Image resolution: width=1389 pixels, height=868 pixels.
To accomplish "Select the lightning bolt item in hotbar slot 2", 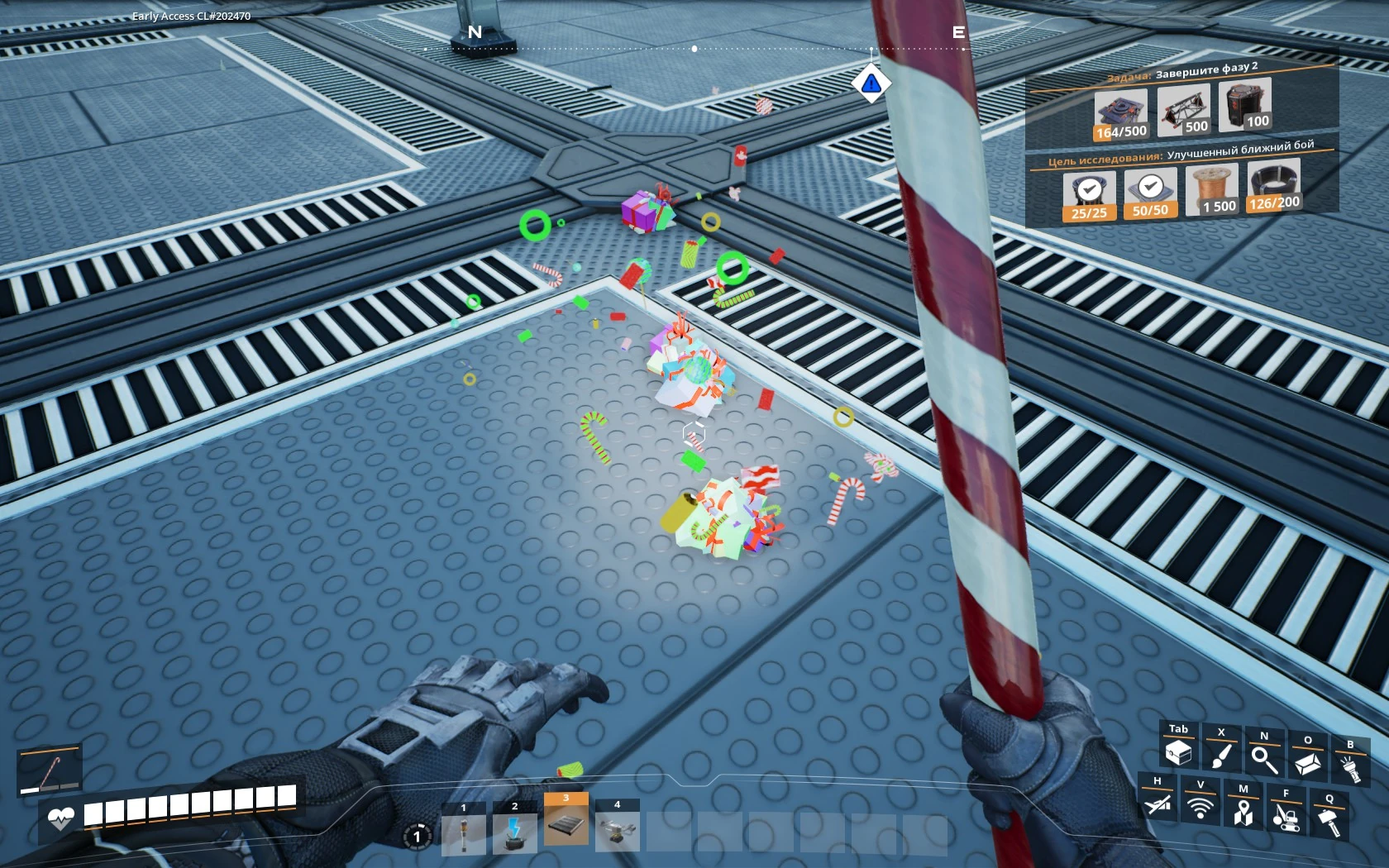I will [514, 832].
